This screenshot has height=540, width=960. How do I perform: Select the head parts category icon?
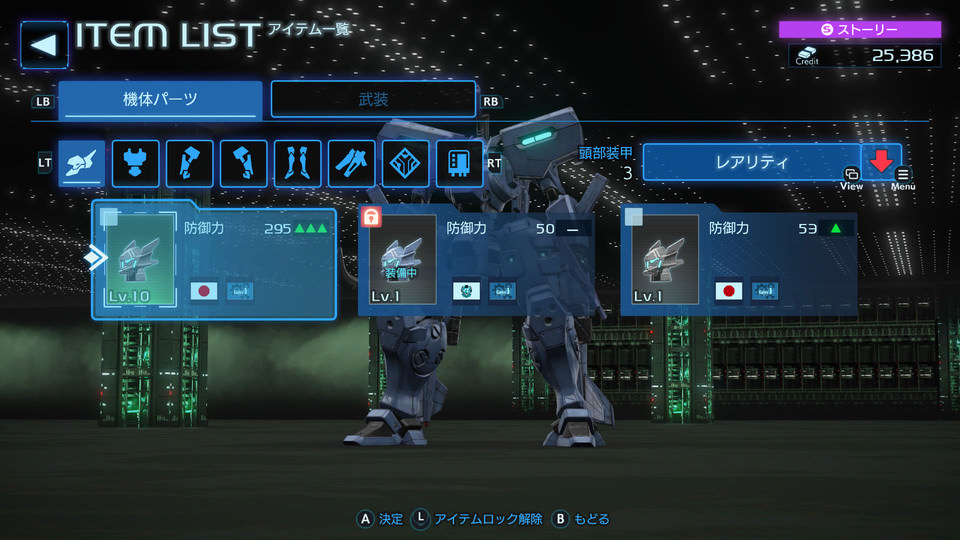point(82,163)
